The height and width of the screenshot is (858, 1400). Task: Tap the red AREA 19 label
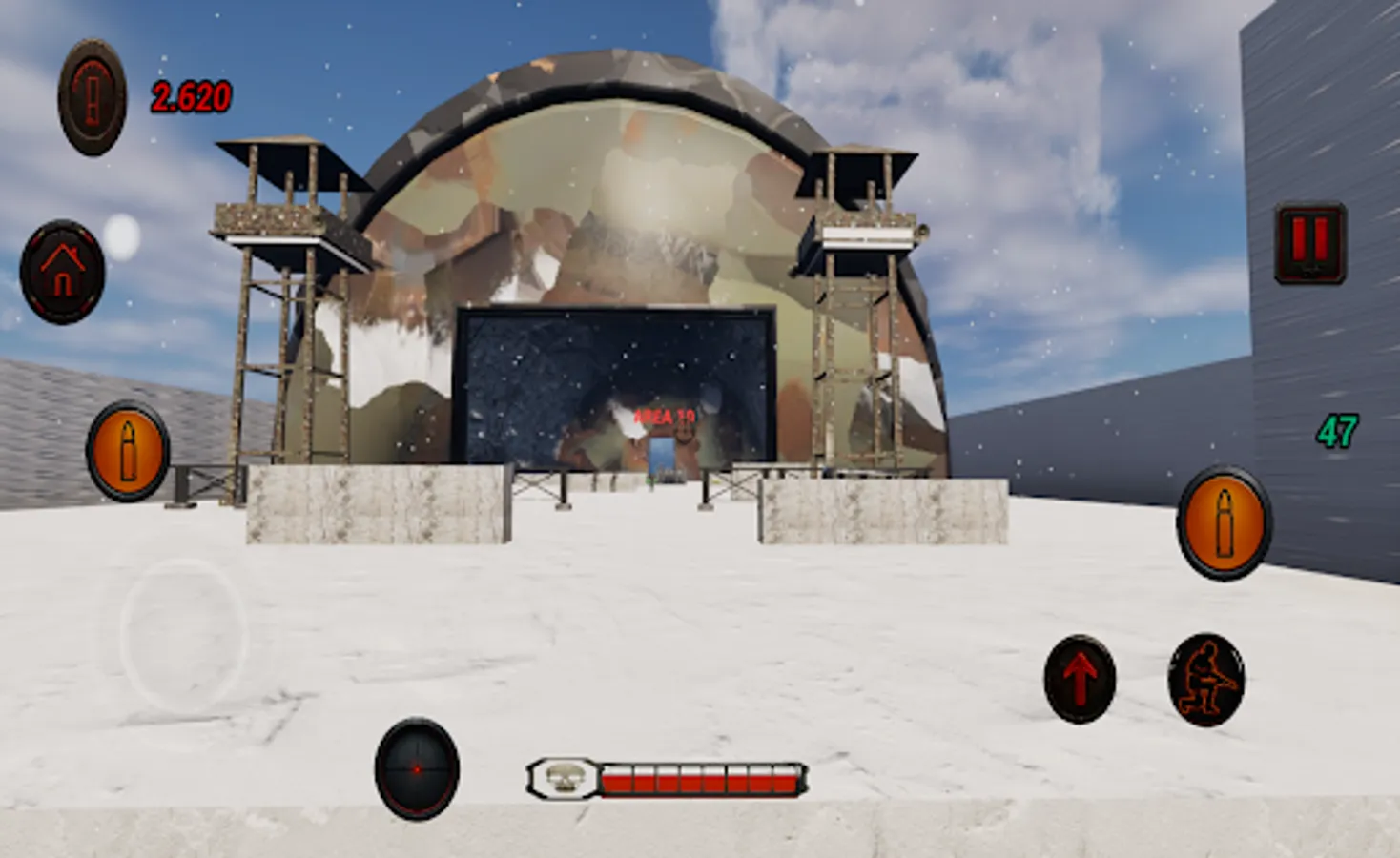pos(665,416)
